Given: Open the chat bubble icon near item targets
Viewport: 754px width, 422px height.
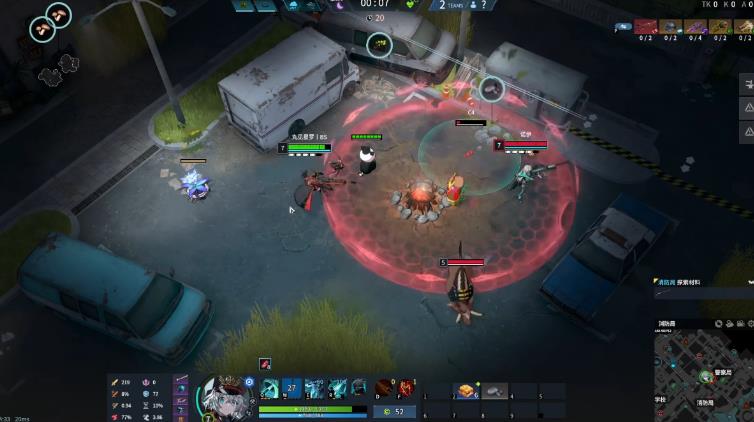Looking at the screenshot, I should point(623,27).
